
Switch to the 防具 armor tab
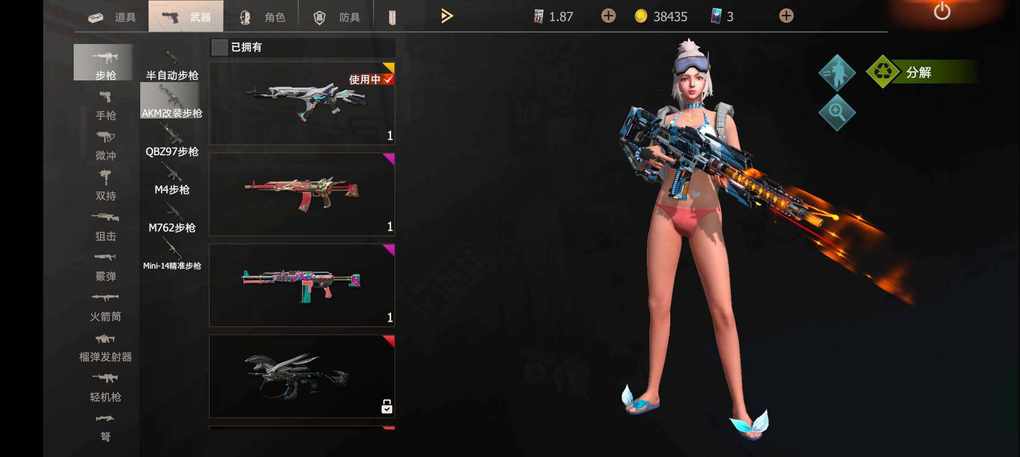click(x=337, y=16)
